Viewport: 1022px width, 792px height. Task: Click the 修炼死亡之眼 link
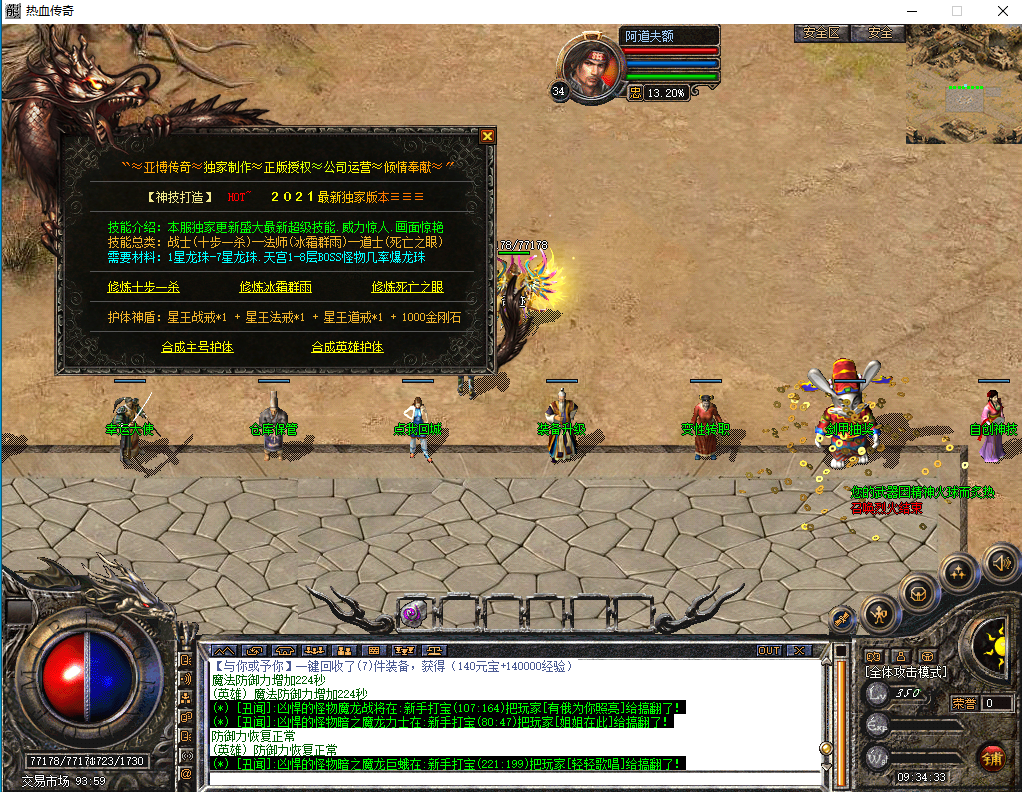coord(407,287)
